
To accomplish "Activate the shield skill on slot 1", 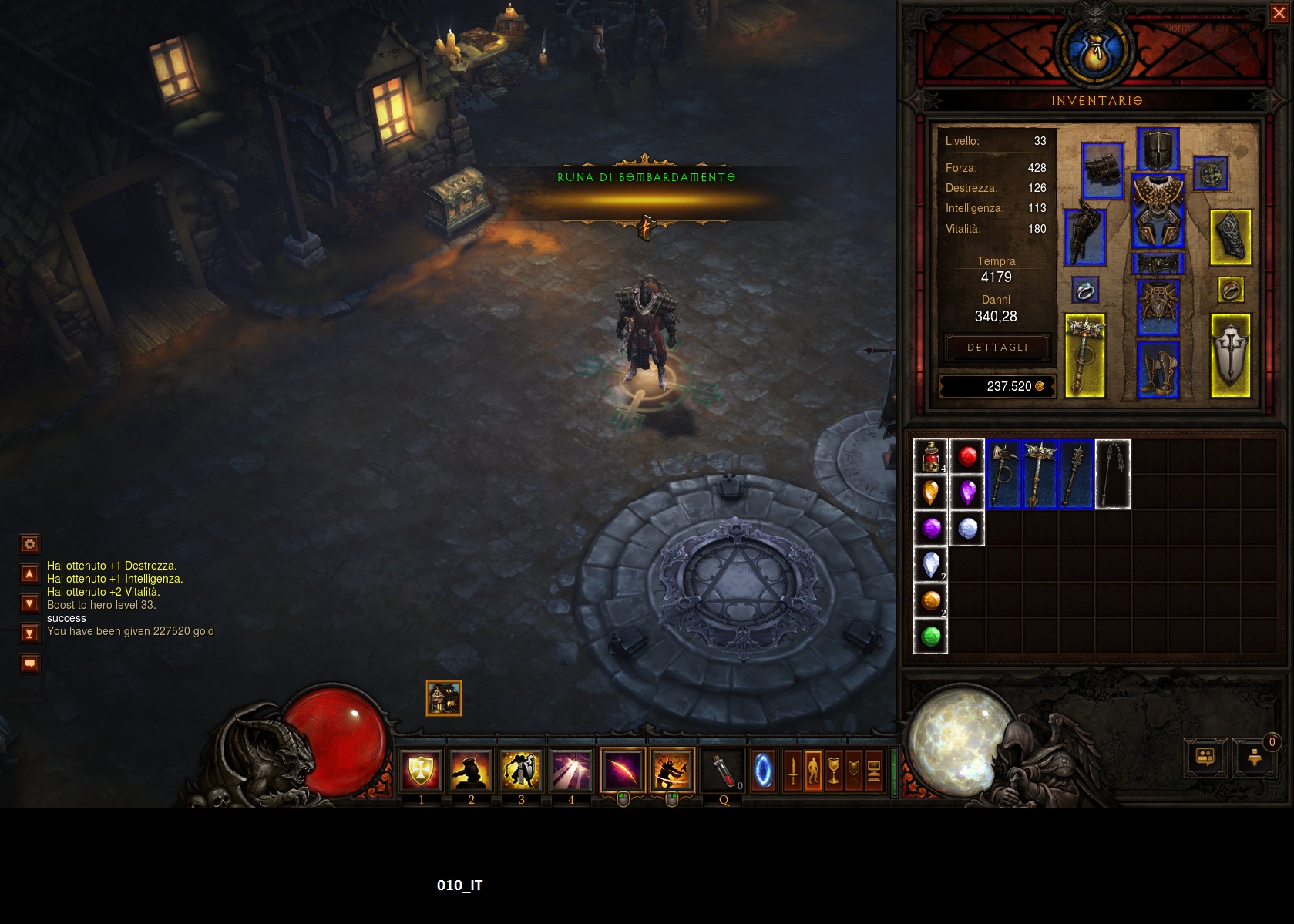I will (421, 770).
